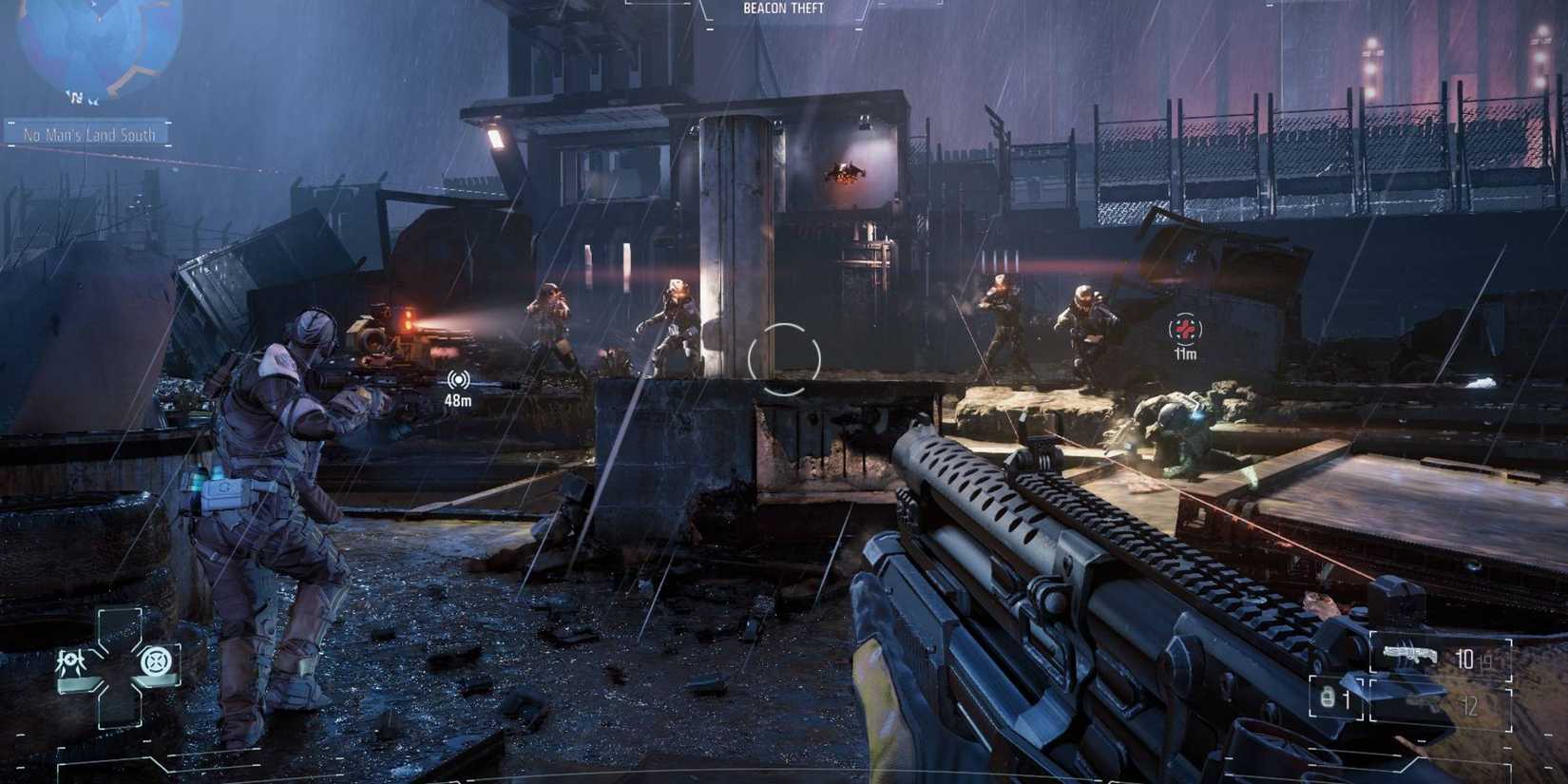
Task: Click the shotgun weapon icon
Action: [1410, 654]
